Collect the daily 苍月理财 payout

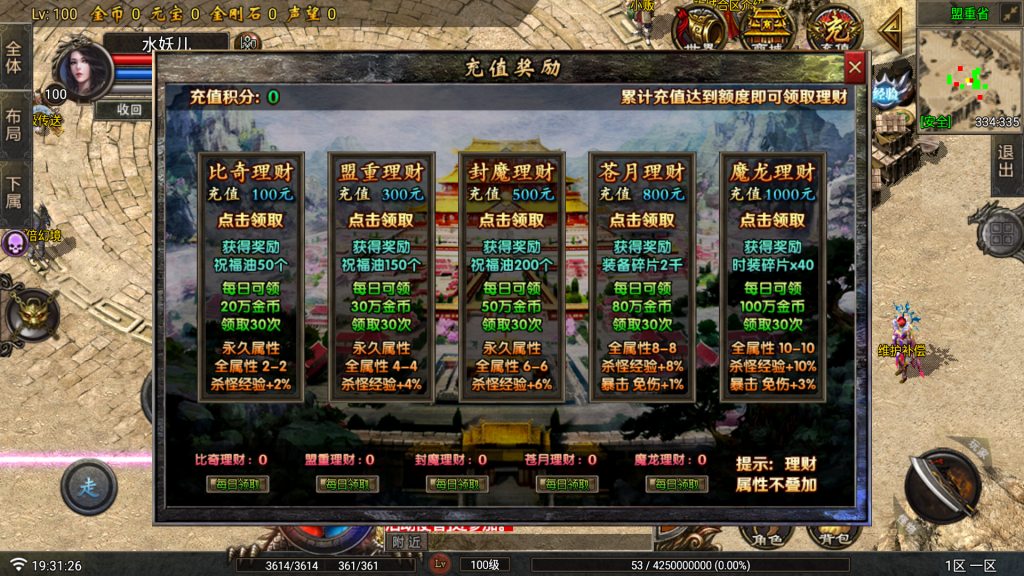coord(567,484)
